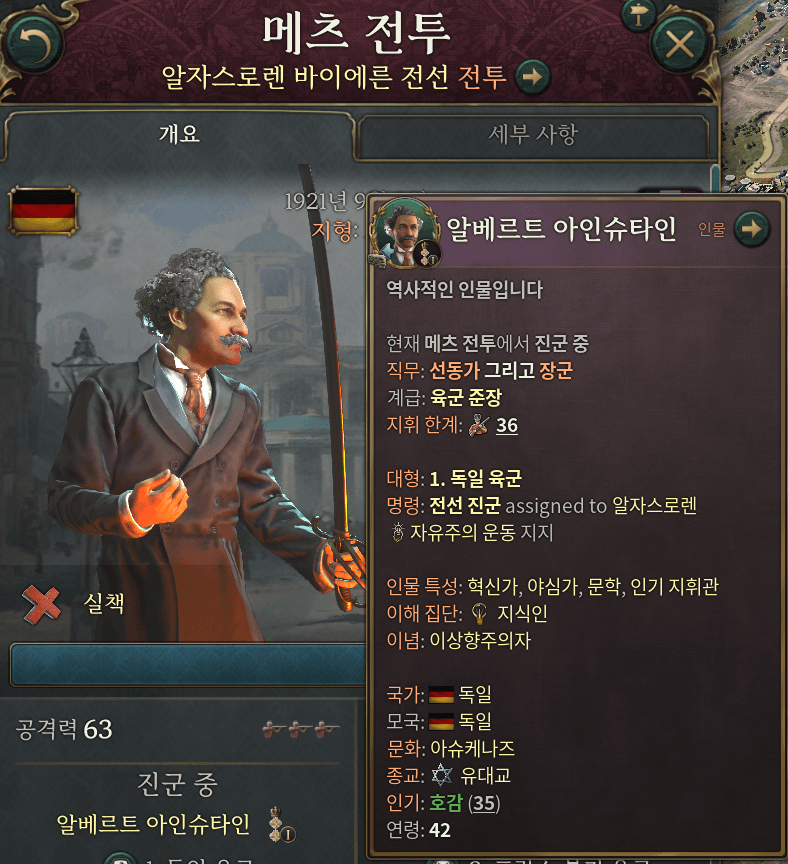Pin the battle panel with the signpost icon
Screen dimensions: 788x864
636,14
